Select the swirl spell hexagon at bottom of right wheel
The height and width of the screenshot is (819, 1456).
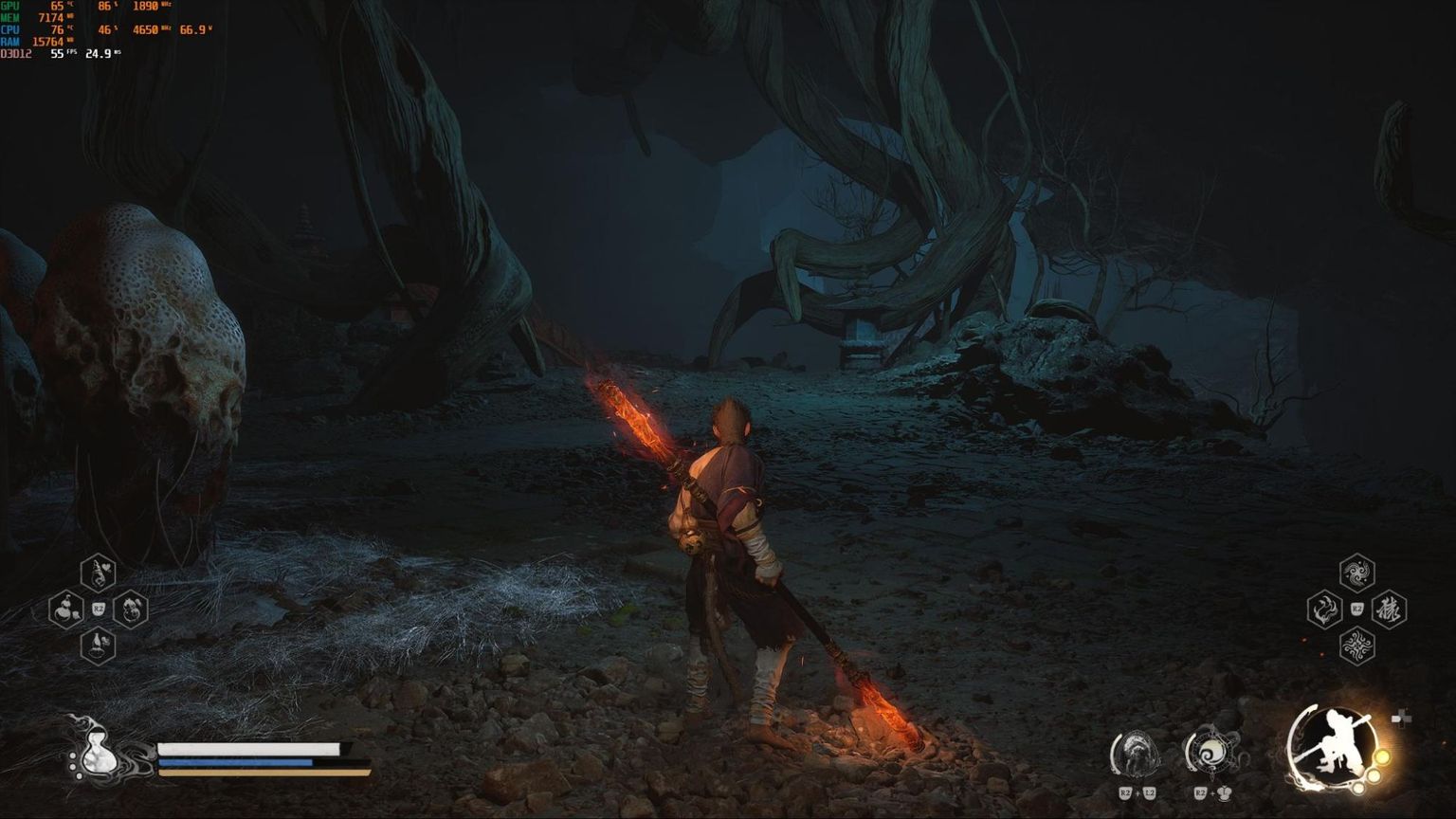1356,646
